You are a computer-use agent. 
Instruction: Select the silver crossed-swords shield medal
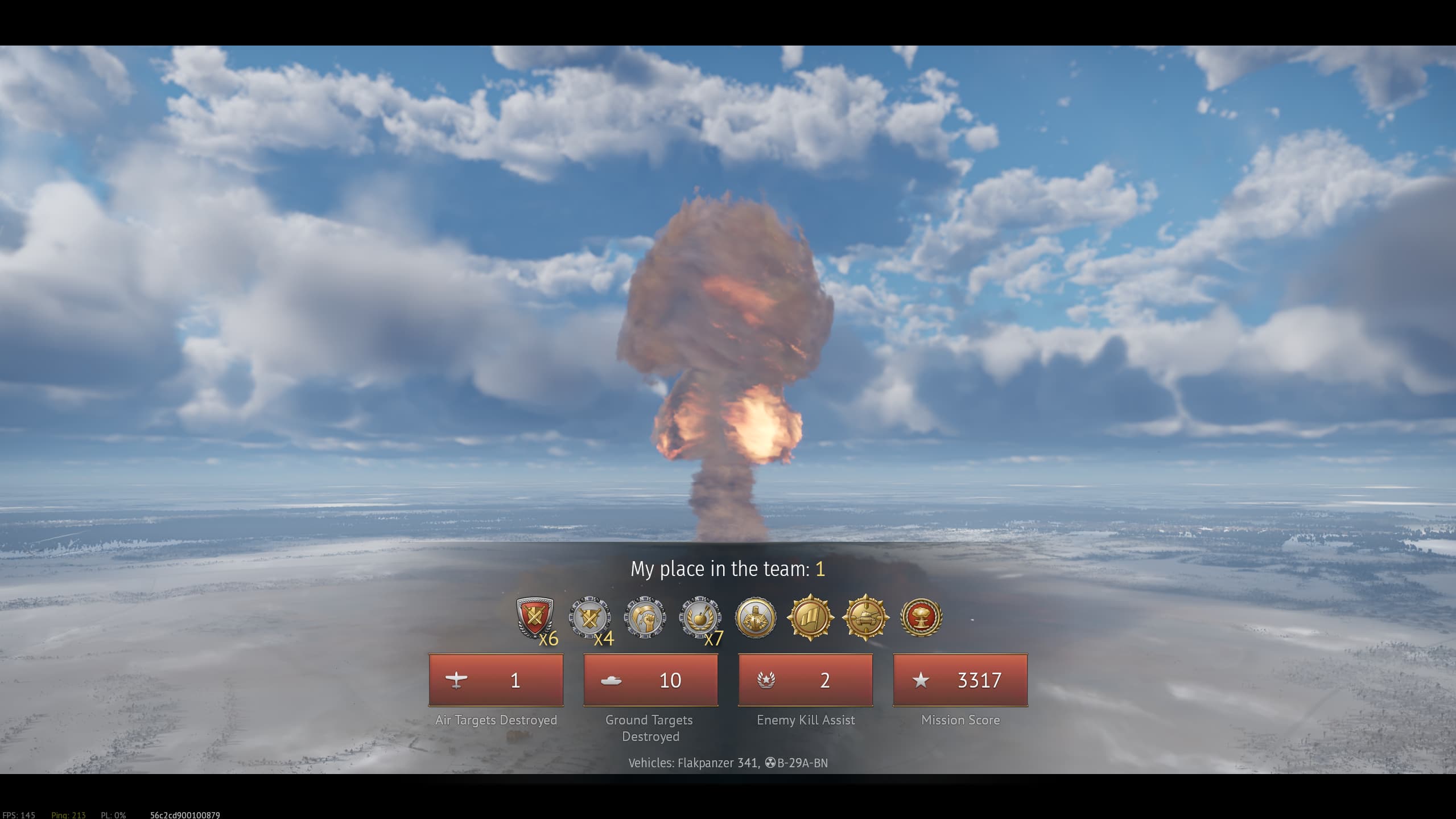(590, 618)
